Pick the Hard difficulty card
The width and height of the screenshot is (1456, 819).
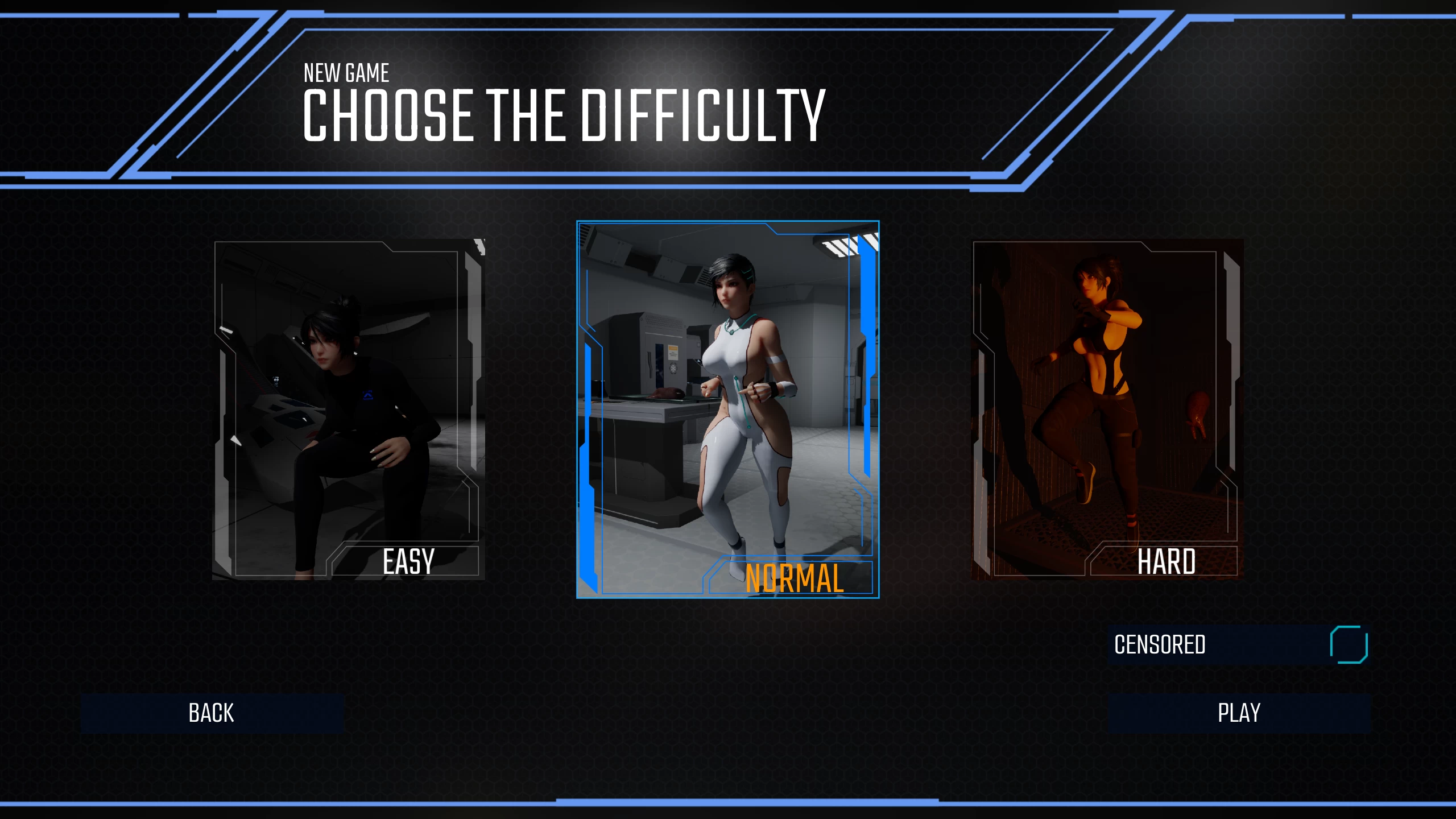click(1107, 409)
